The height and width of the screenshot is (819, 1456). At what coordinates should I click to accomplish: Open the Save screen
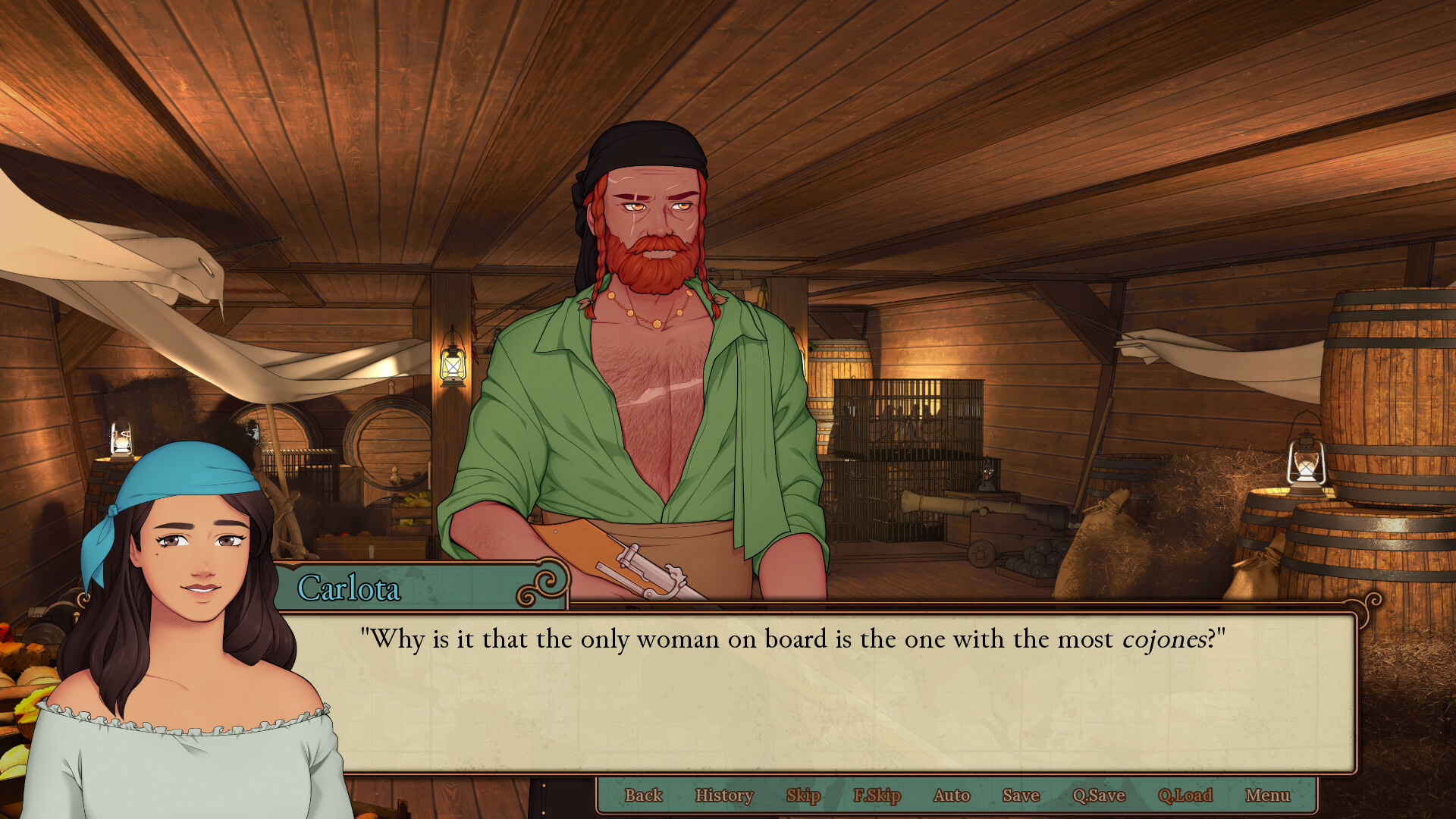tap(1019, 795)
